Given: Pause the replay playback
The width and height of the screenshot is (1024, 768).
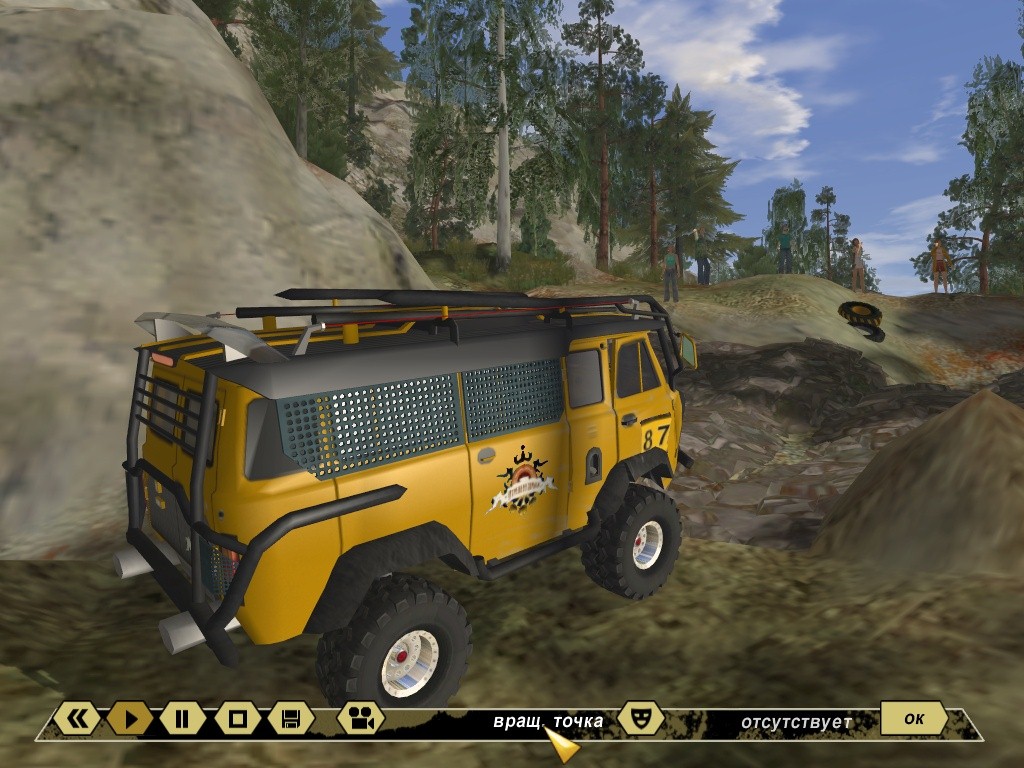Looking at the screenshot, I should coord(182,717).
